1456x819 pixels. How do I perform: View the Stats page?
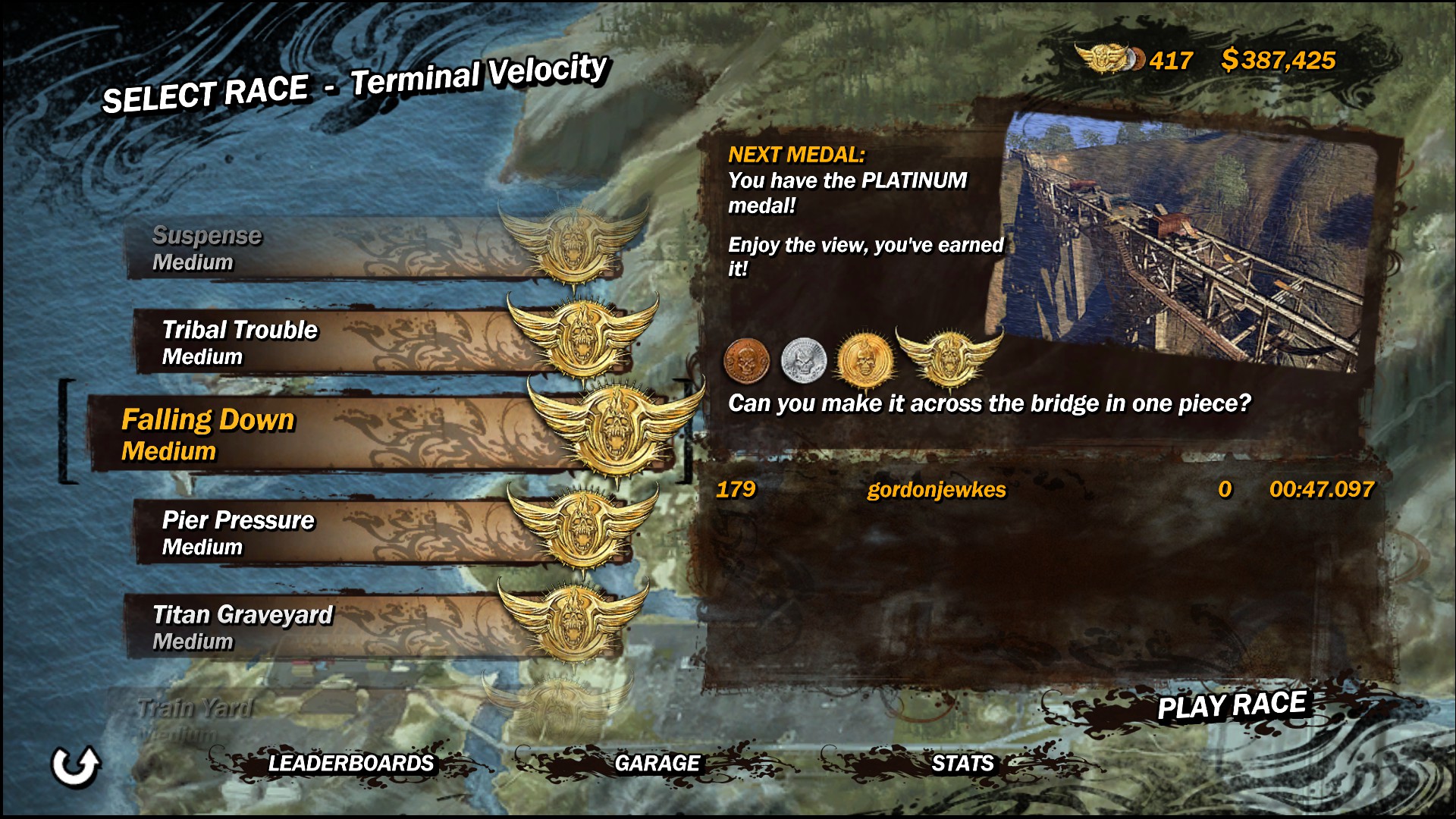(962, 763)
